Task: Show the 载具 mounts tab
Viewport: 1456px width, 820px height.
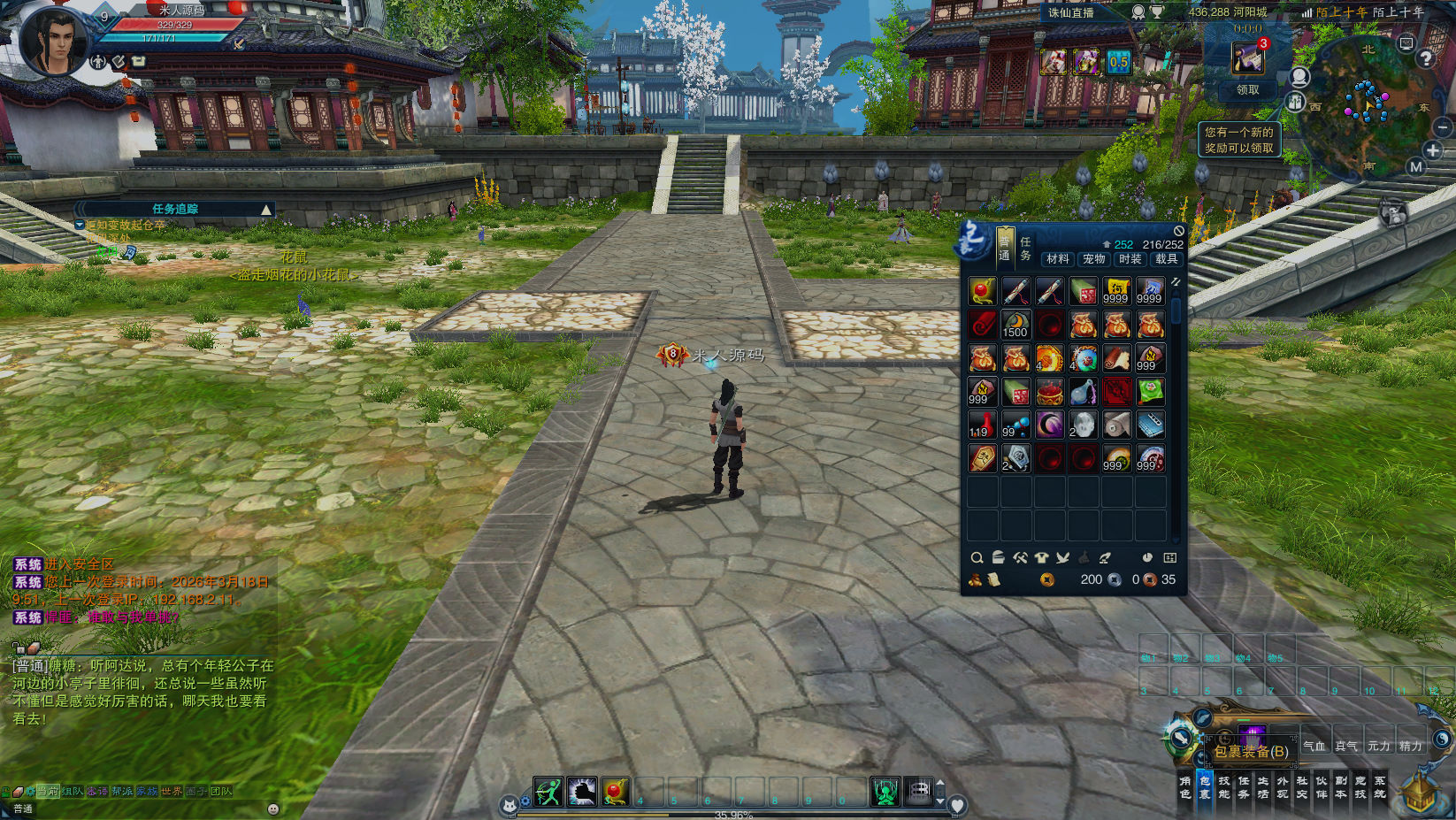Action: coord(1166,259)
